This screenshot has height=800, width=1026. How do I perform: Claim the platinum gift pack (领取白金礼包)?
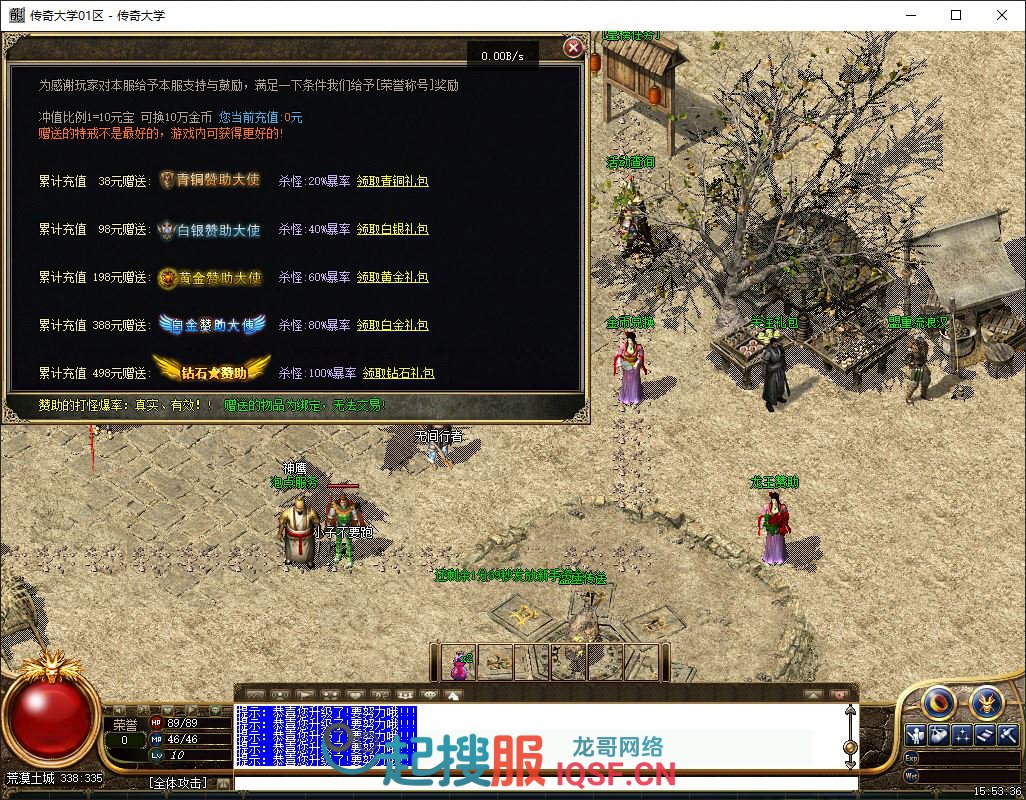(393, 325)
